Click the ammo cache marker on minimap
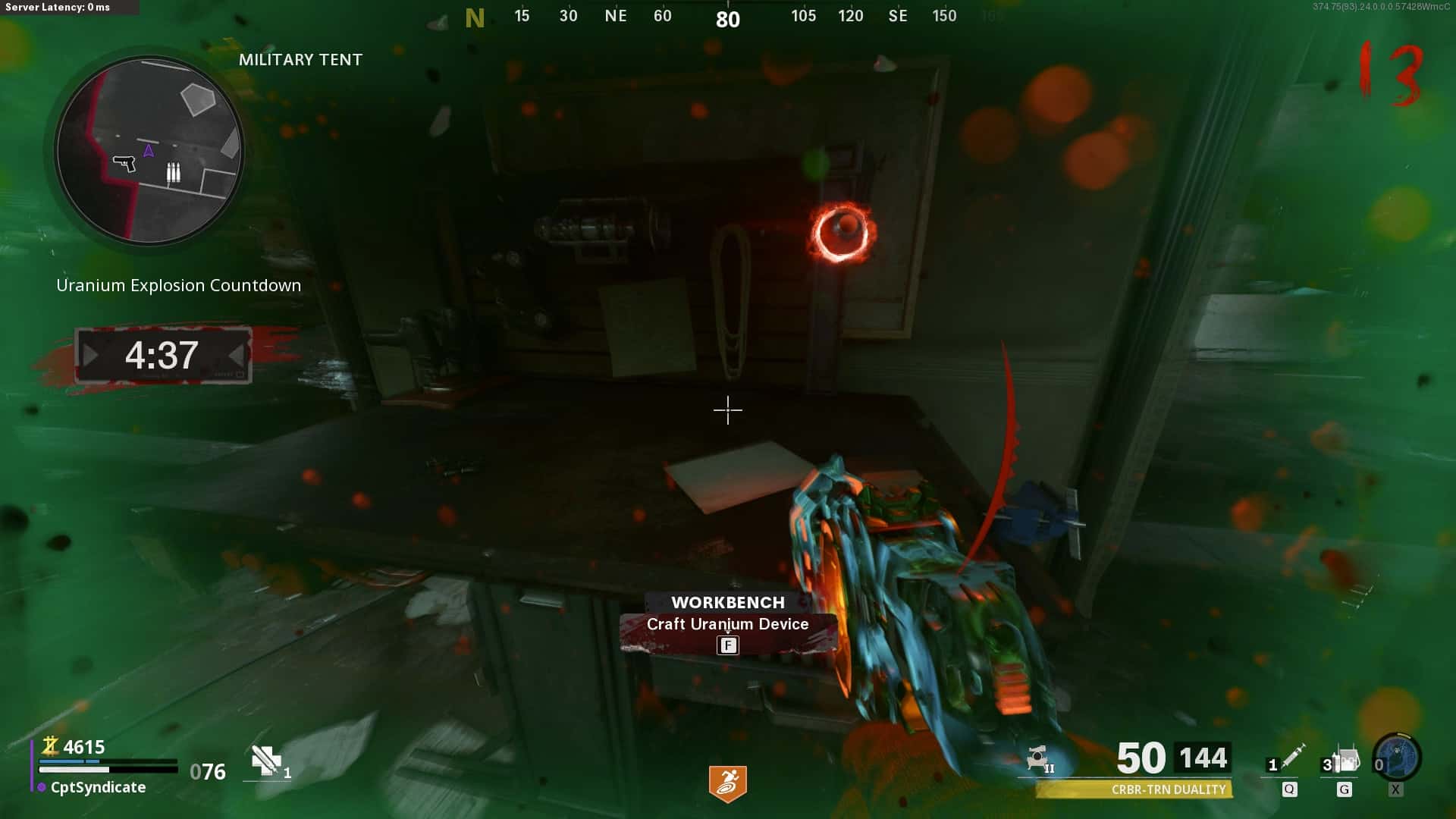Screen dimensions: 1456x819 pyautogui.click(x=174, y=173)
